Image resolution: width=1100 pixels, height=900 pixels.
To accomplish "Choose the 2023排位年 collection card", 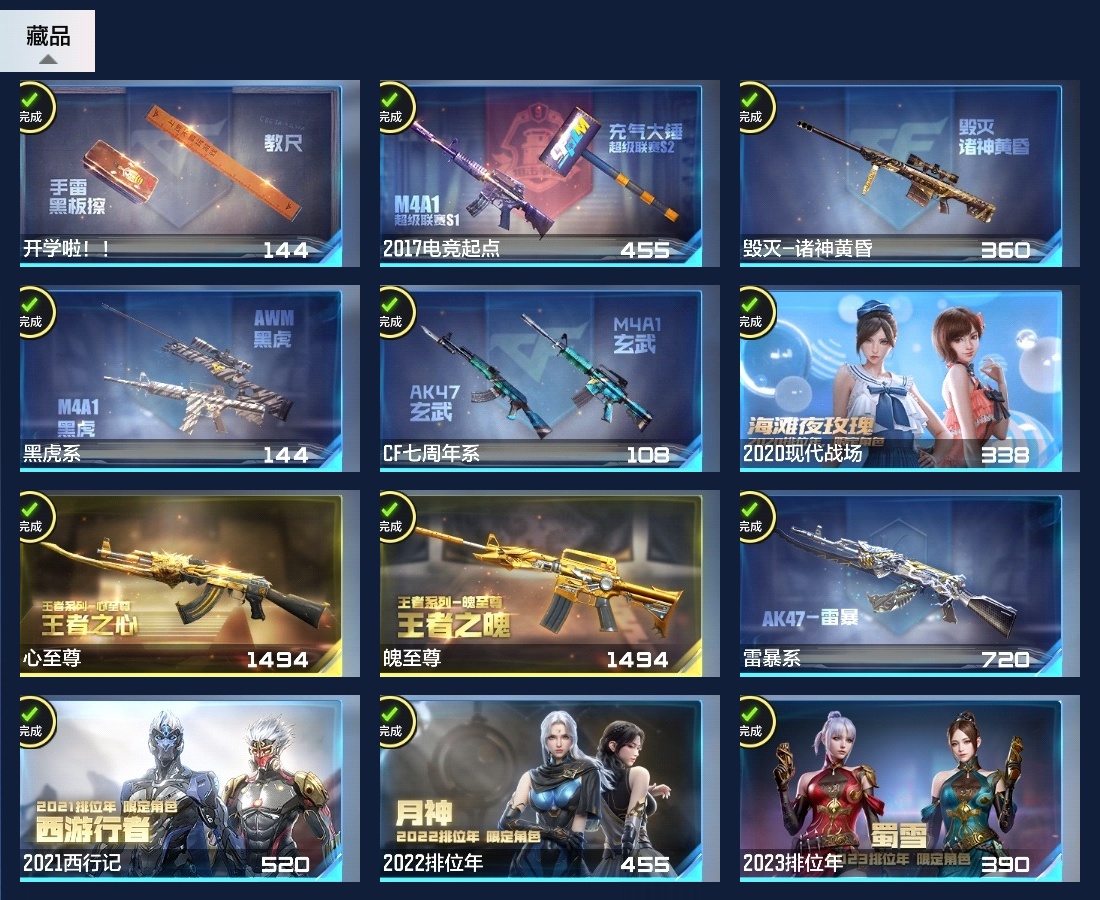I will (x=900, y=790).
